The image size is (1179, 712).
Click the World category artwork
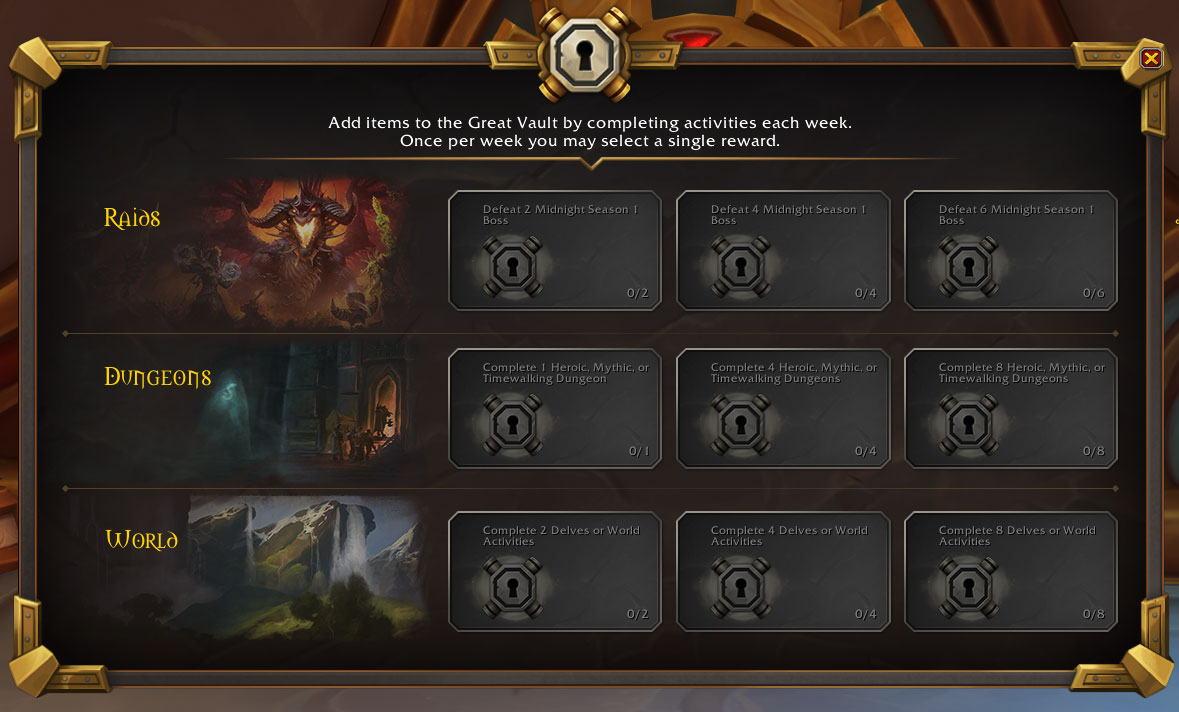click(x=300, y=567)
